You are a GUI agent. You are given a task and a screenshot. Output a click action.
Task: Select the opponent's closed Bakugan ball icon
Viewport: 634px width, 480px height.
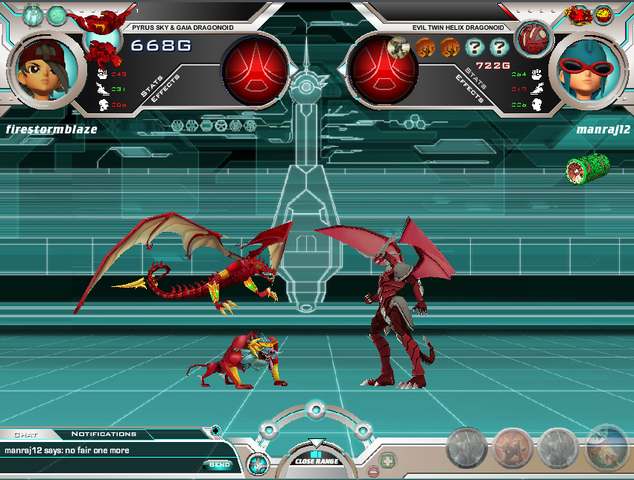533,38
